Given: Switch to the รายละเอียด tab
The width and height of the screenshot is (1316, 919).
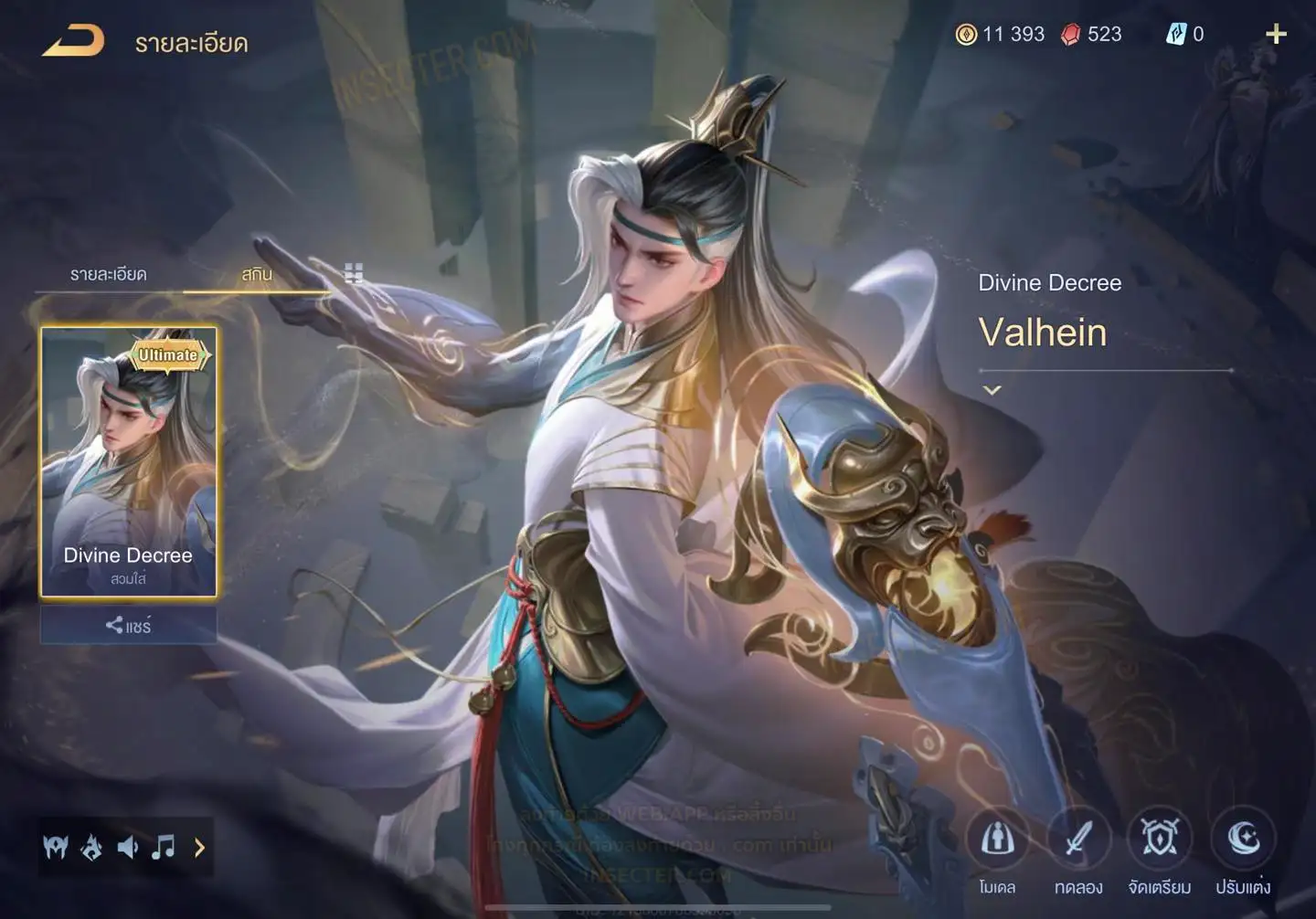Looking at the screenshot, I should [x=108, y=274].
